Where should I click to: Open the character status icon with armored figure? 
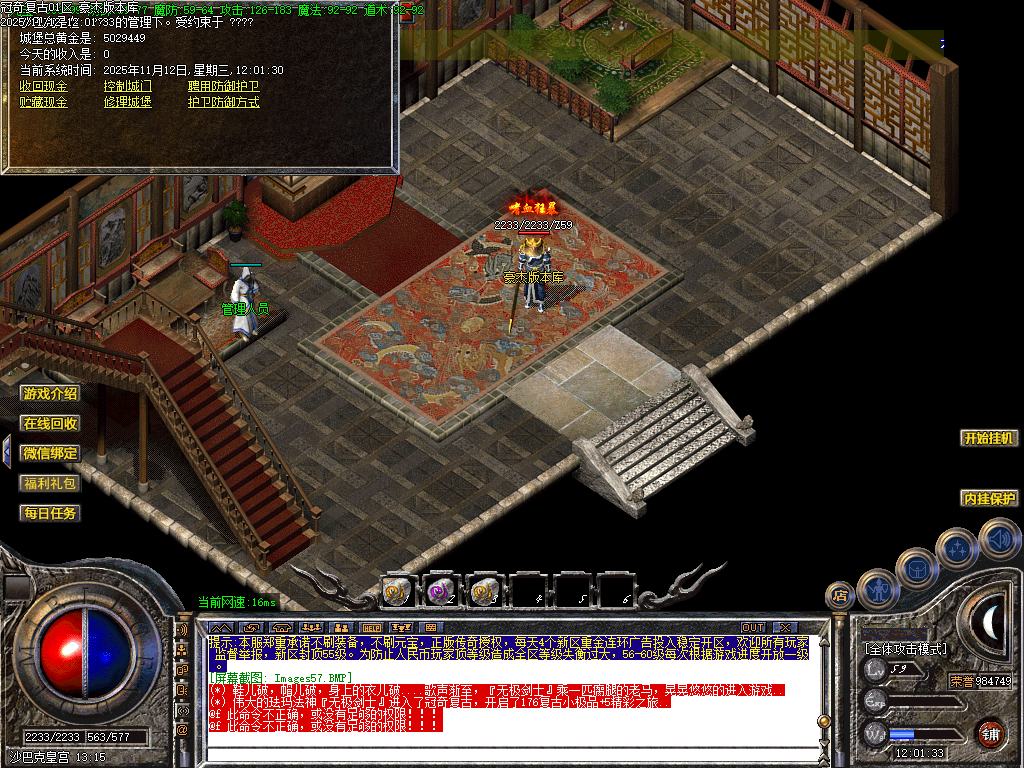[x=877, y=588]
